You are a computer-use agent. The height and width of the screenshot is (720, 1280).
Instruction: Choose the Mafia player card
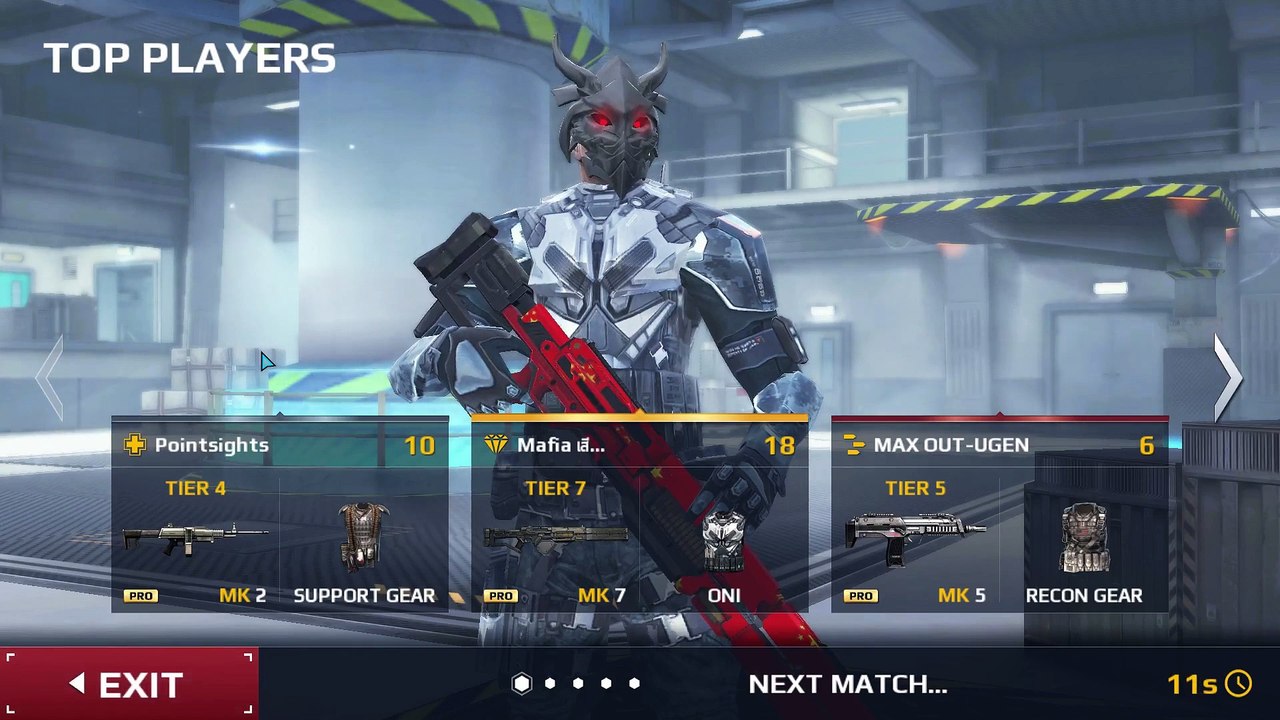point(639,445)
